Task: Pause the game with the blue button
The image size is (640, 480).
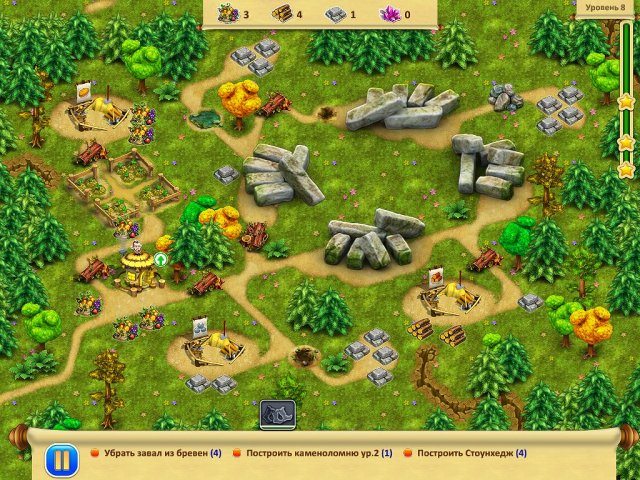Action: pyautogui.click(x=60, y=460)
